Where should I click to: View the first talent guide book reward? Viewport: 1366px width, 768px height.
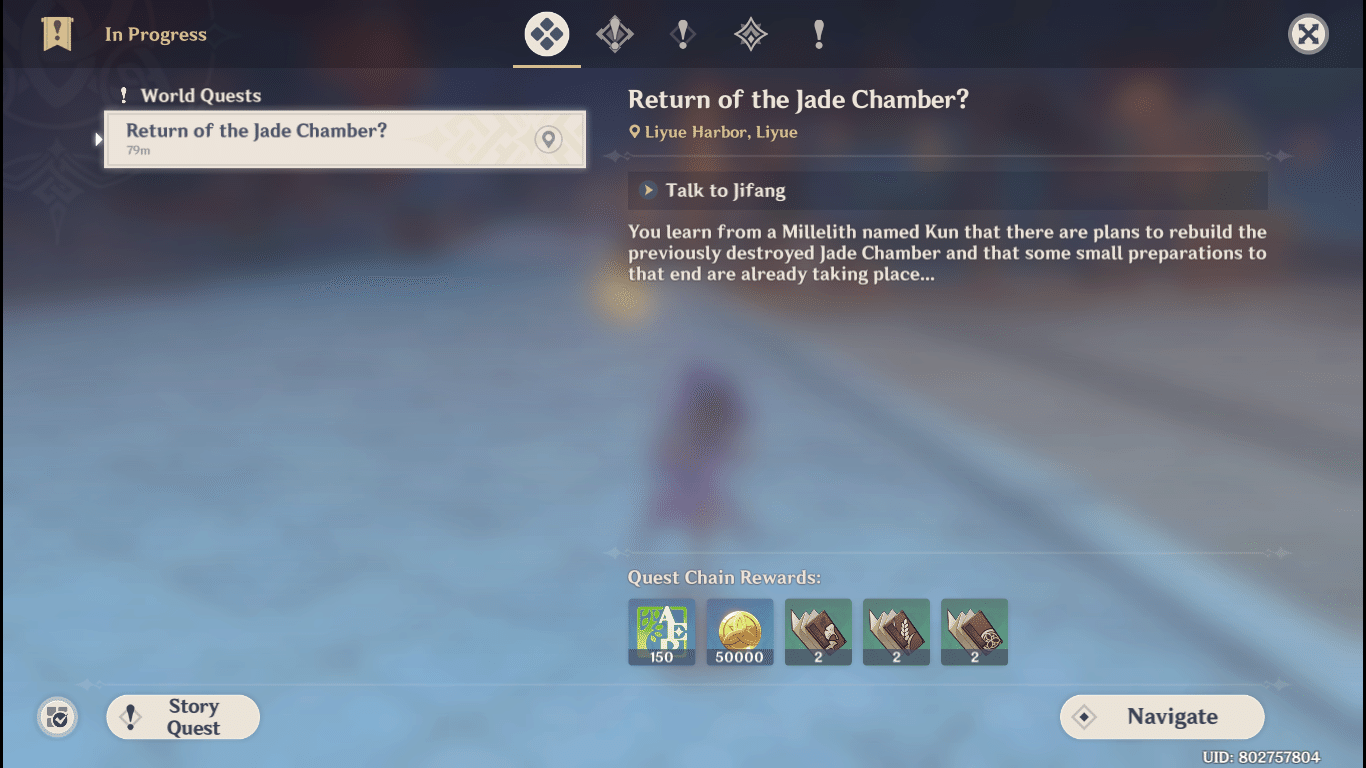point(818,632)
